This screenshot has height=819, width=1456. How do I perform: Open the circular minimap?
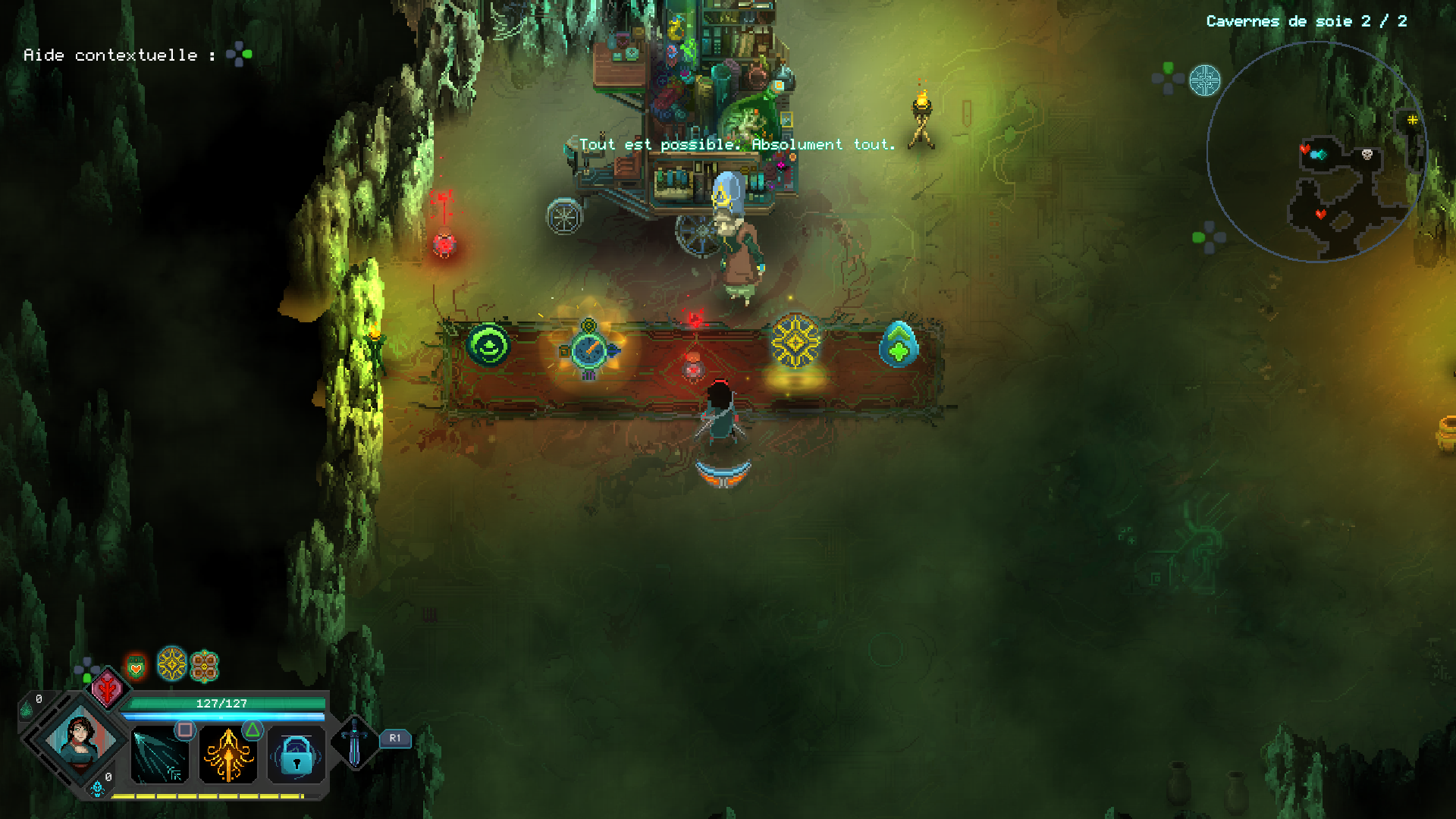1317,152
